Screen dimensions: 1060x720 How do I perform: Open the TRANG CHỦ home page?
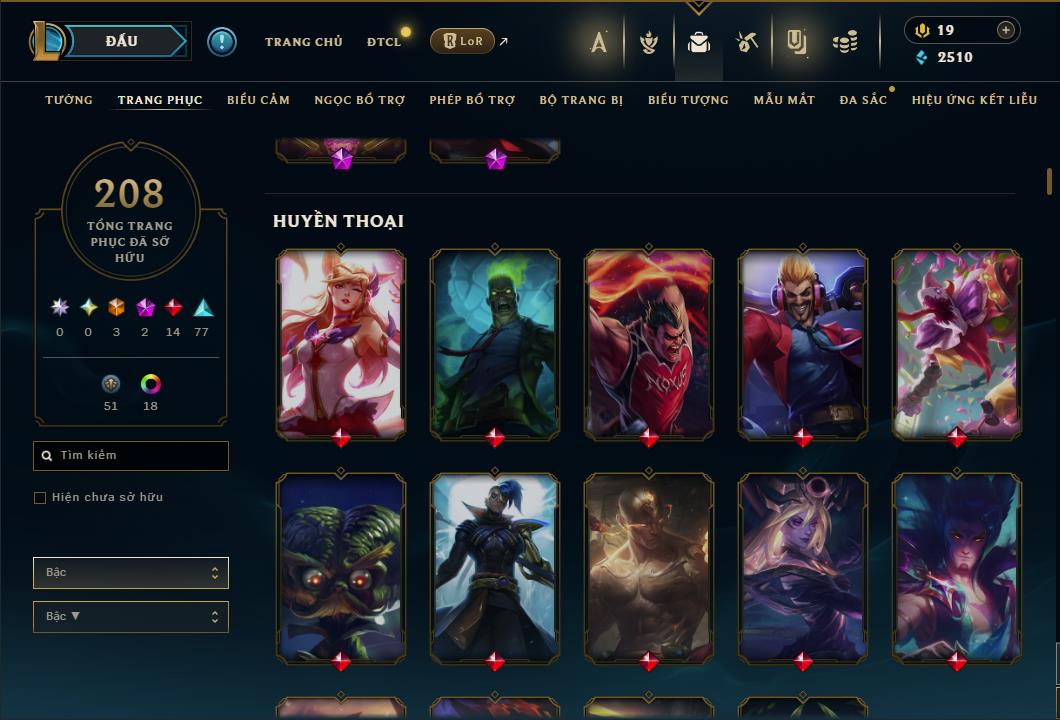click(x=303, y=42)
